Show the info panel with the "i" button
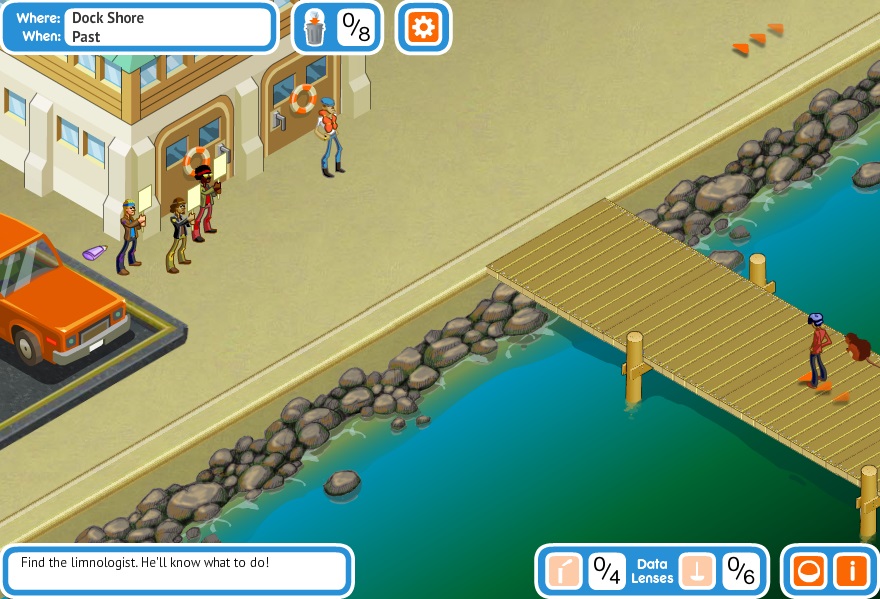Image resolution: width=880 pixels, height=599 pixels. click(852, 571)
